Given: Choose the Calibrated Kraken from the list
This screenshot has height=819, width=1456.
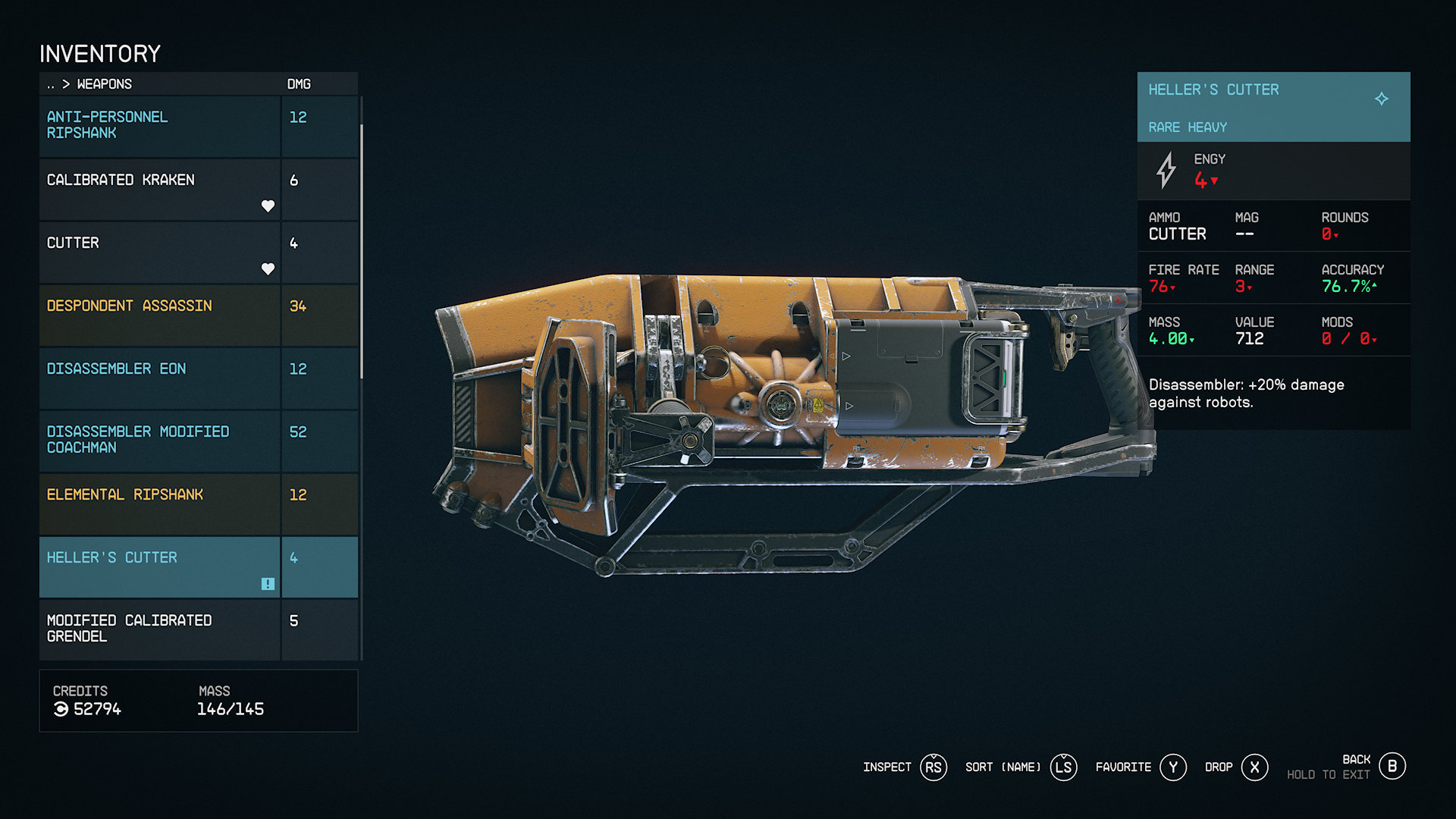Looking at the screenshot, I should (x=159, y=189).
